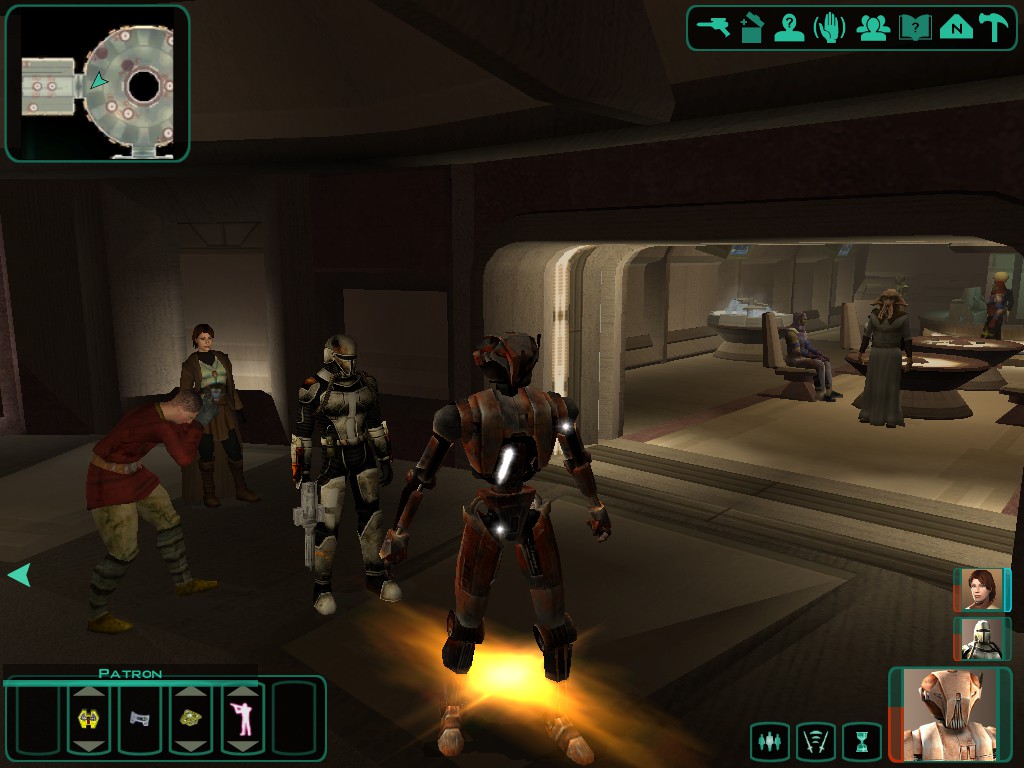Open the character sheet silhouette icon
The height and width of the screenshot is (768, 1024).
coord(790,27)
